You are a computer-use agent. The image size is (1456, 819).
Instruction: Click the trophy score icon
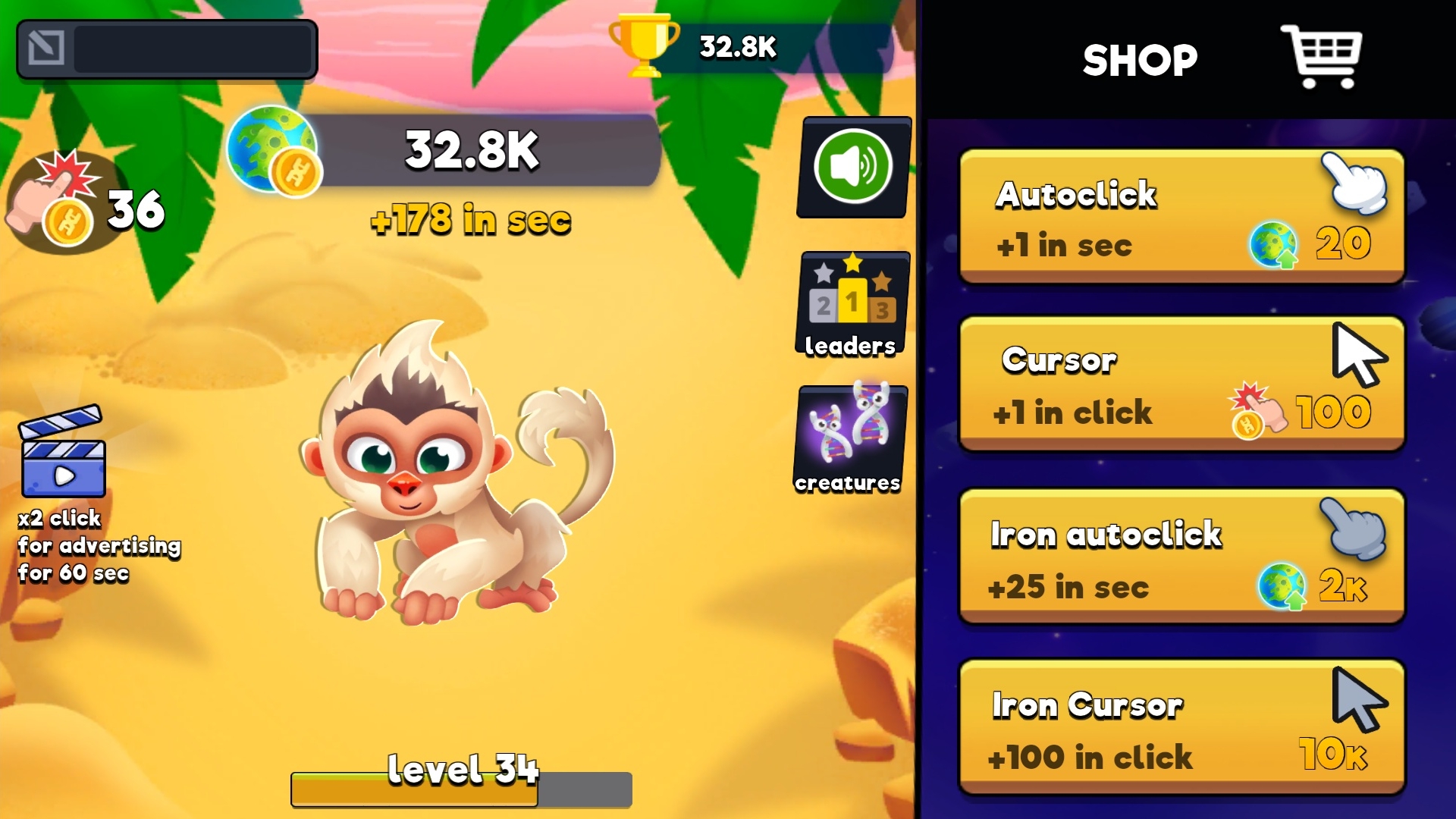(x=643, y=47)
